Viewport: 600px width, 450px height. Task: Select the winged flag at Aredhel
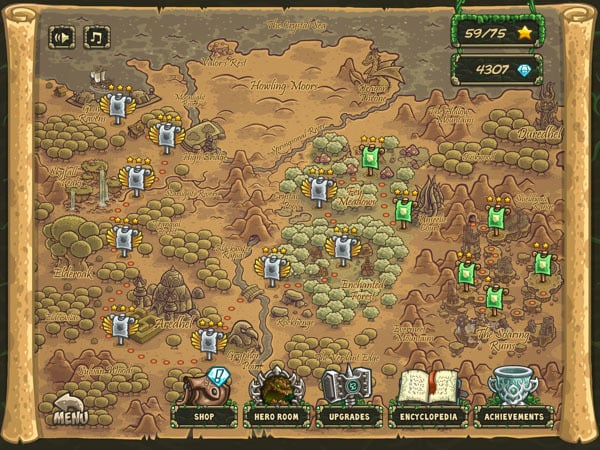[121, 327]
